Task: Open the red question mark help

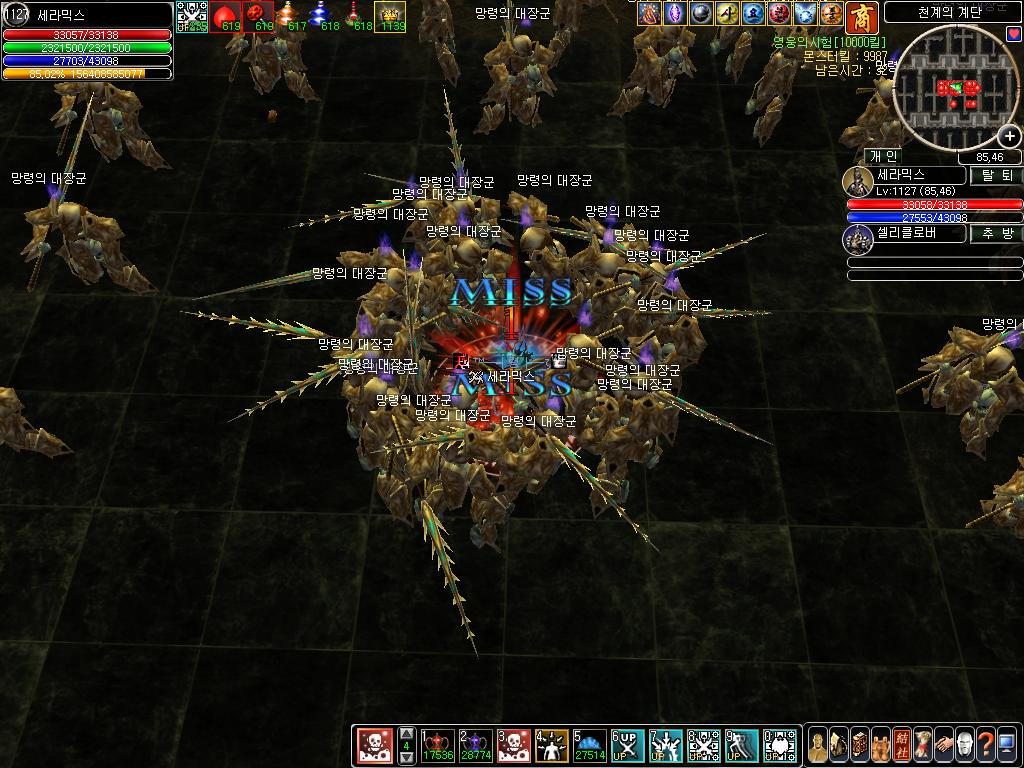Action: (x=986, y=745)
